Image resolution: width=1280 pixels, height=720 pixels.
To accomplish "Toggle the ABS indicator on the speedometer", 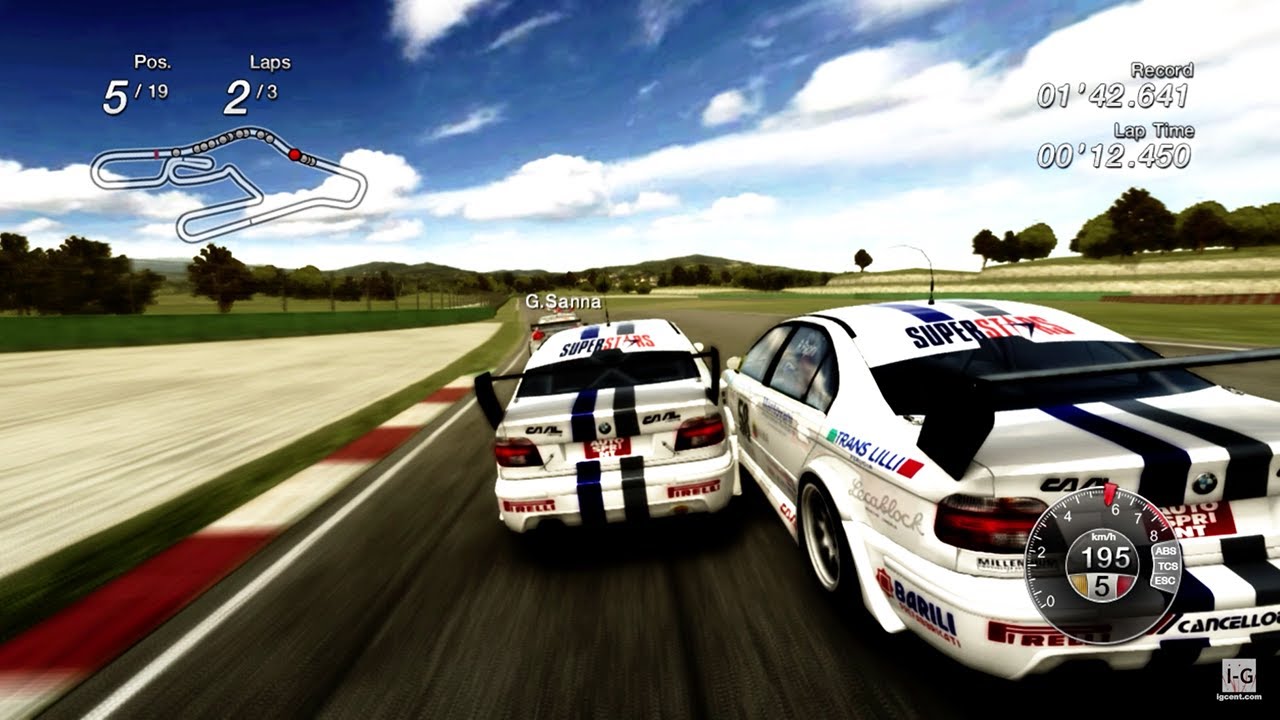I will 1165,551.
